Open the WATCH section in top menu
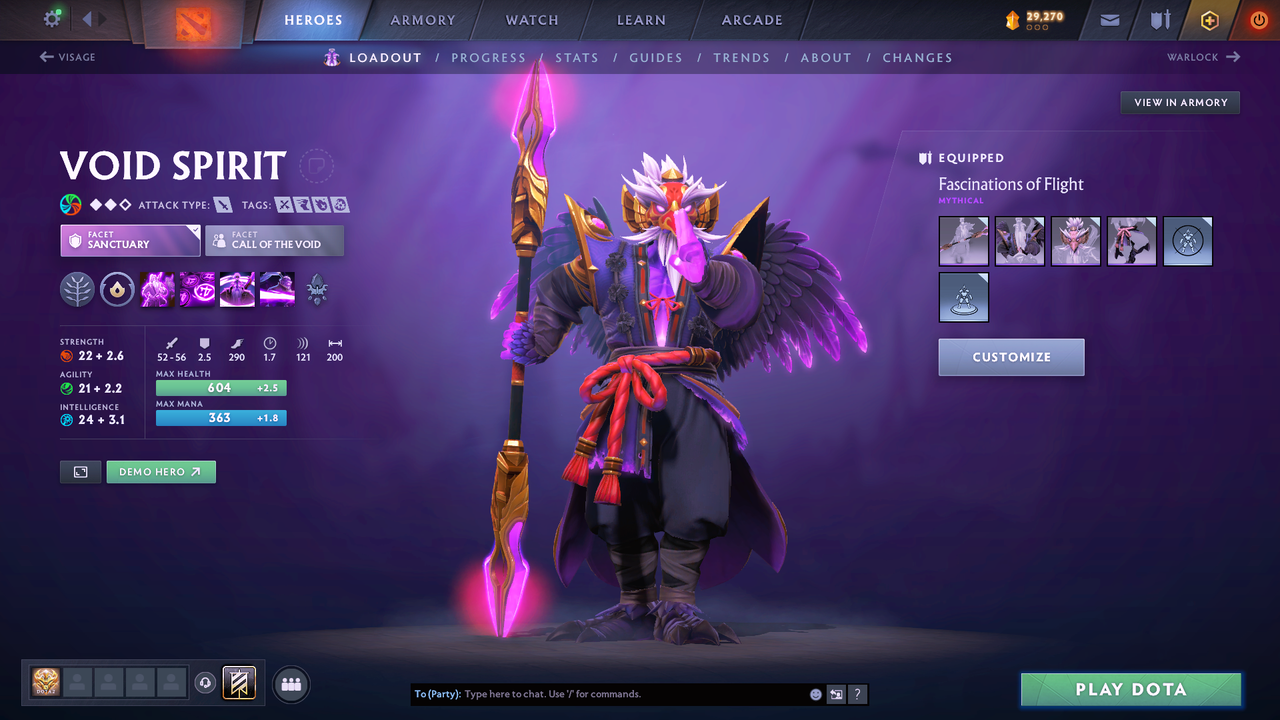 click(531, 20)
